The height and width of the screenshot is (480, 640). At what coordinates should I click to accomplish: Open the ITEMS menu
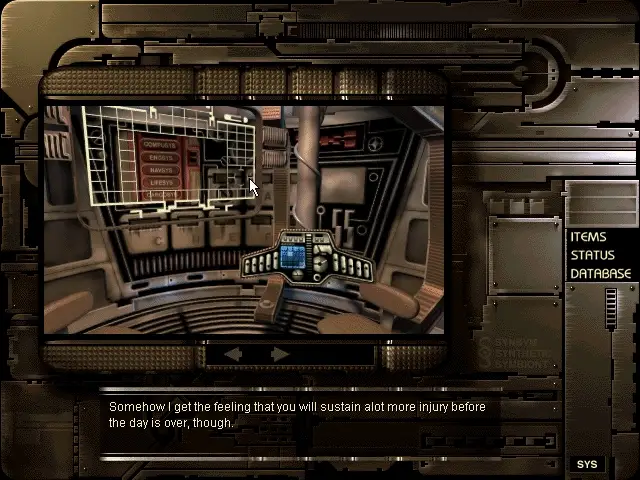(588, 237)
